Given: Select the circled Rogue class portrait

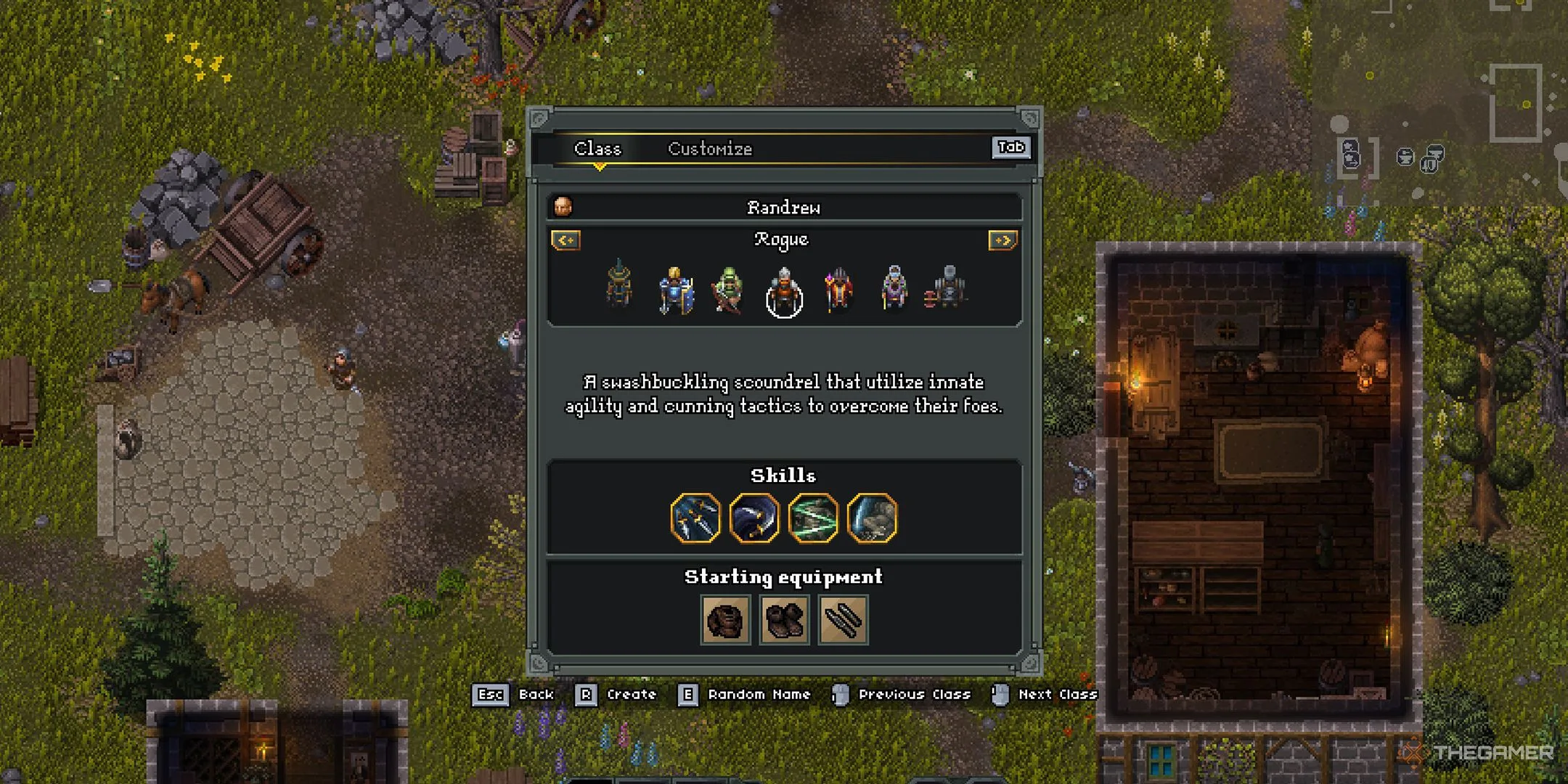Looking at the screenshot, I should 784,293.
